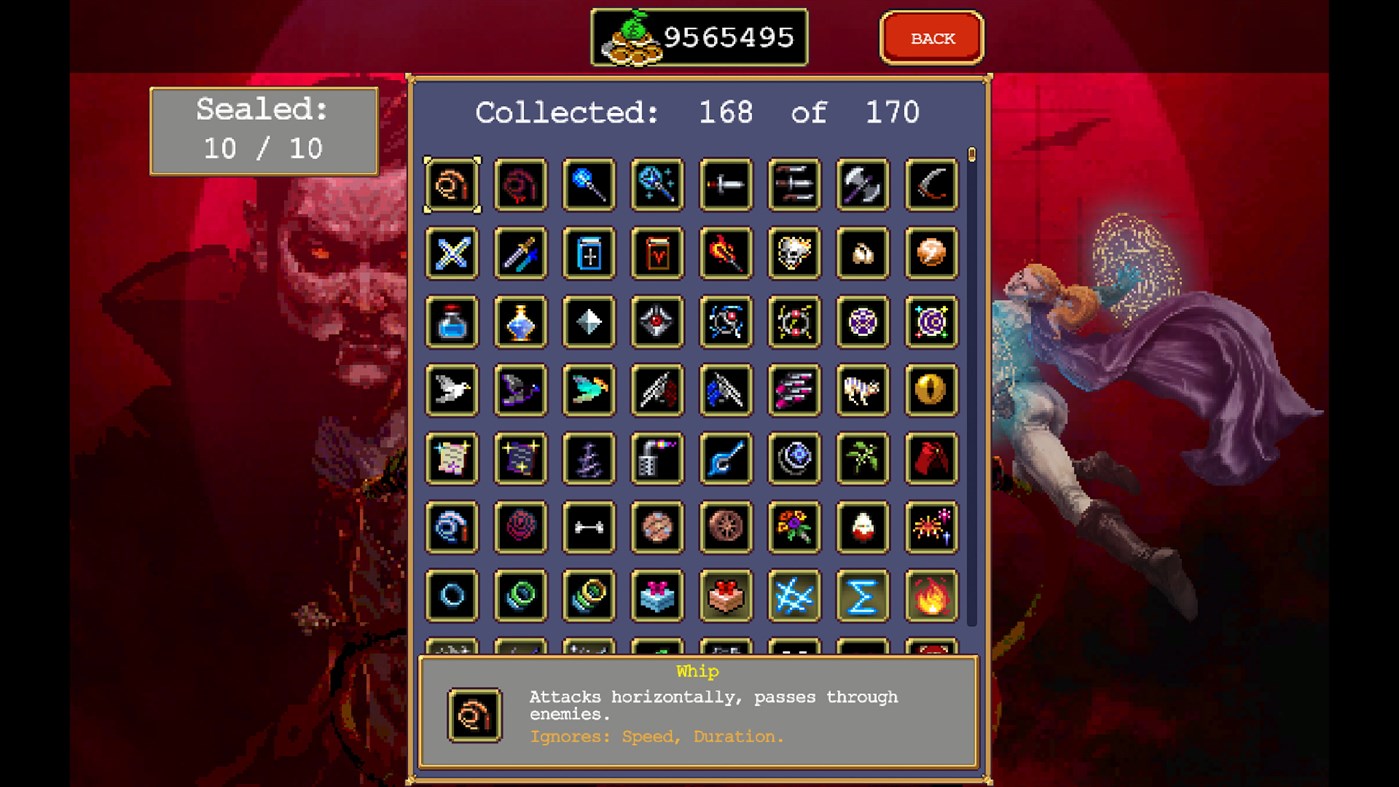
Task: Click the Knife weapon icon
Action: coord(726,184)
